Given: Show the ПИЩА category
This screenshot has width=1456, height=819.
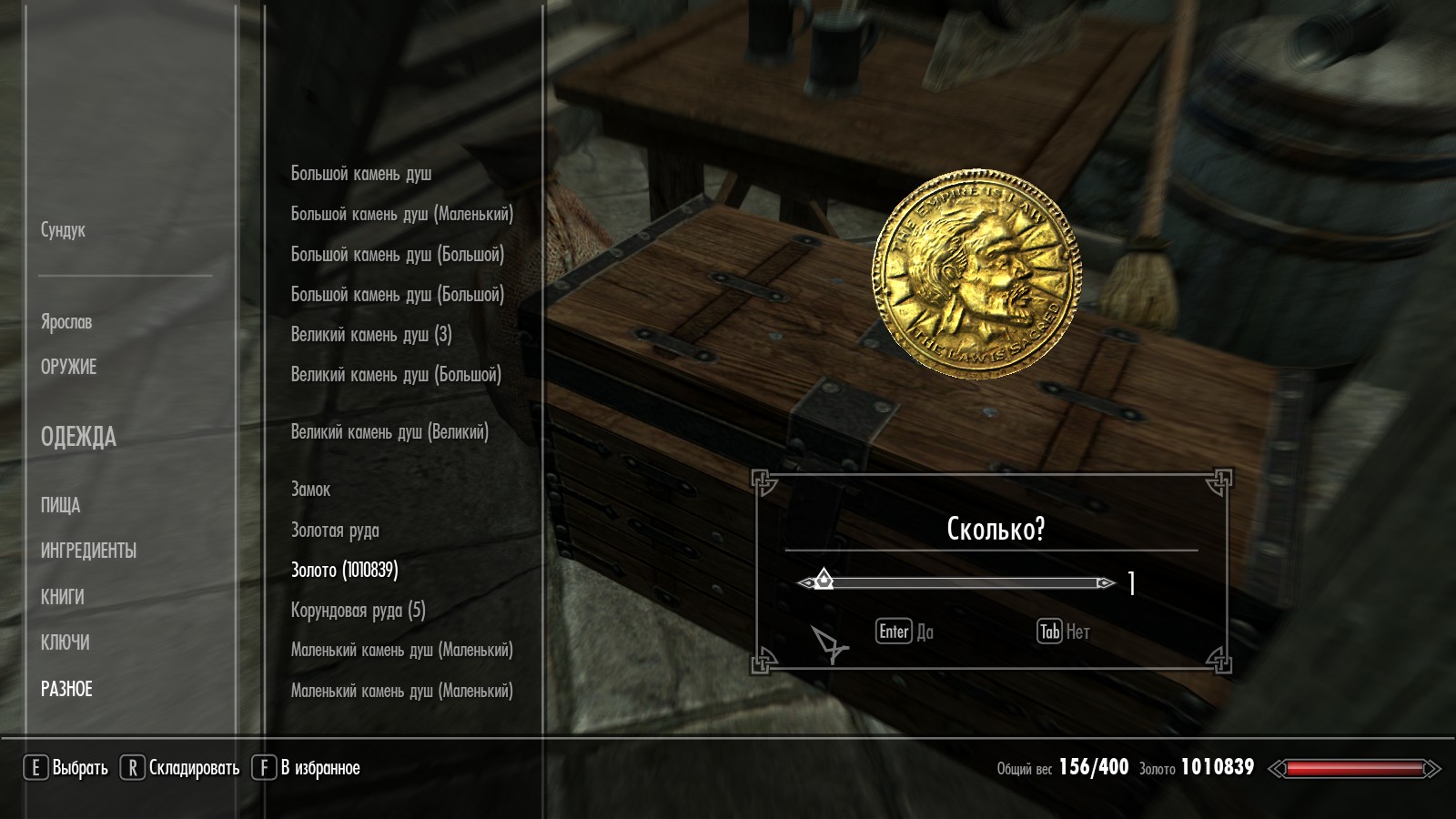Looking at the screenshot, I should click(x=60, y=506).
